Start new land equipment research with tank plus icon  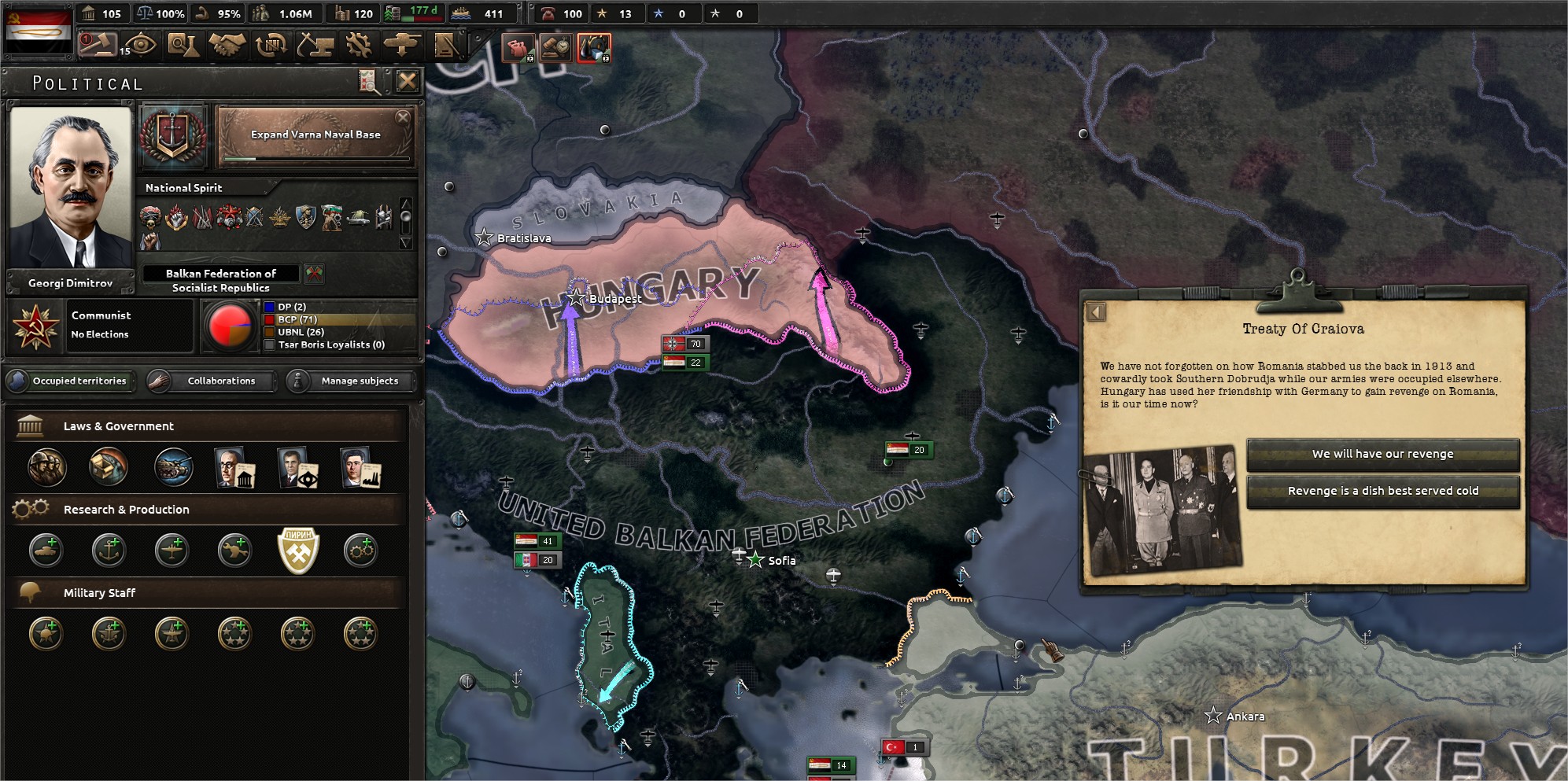45,551
